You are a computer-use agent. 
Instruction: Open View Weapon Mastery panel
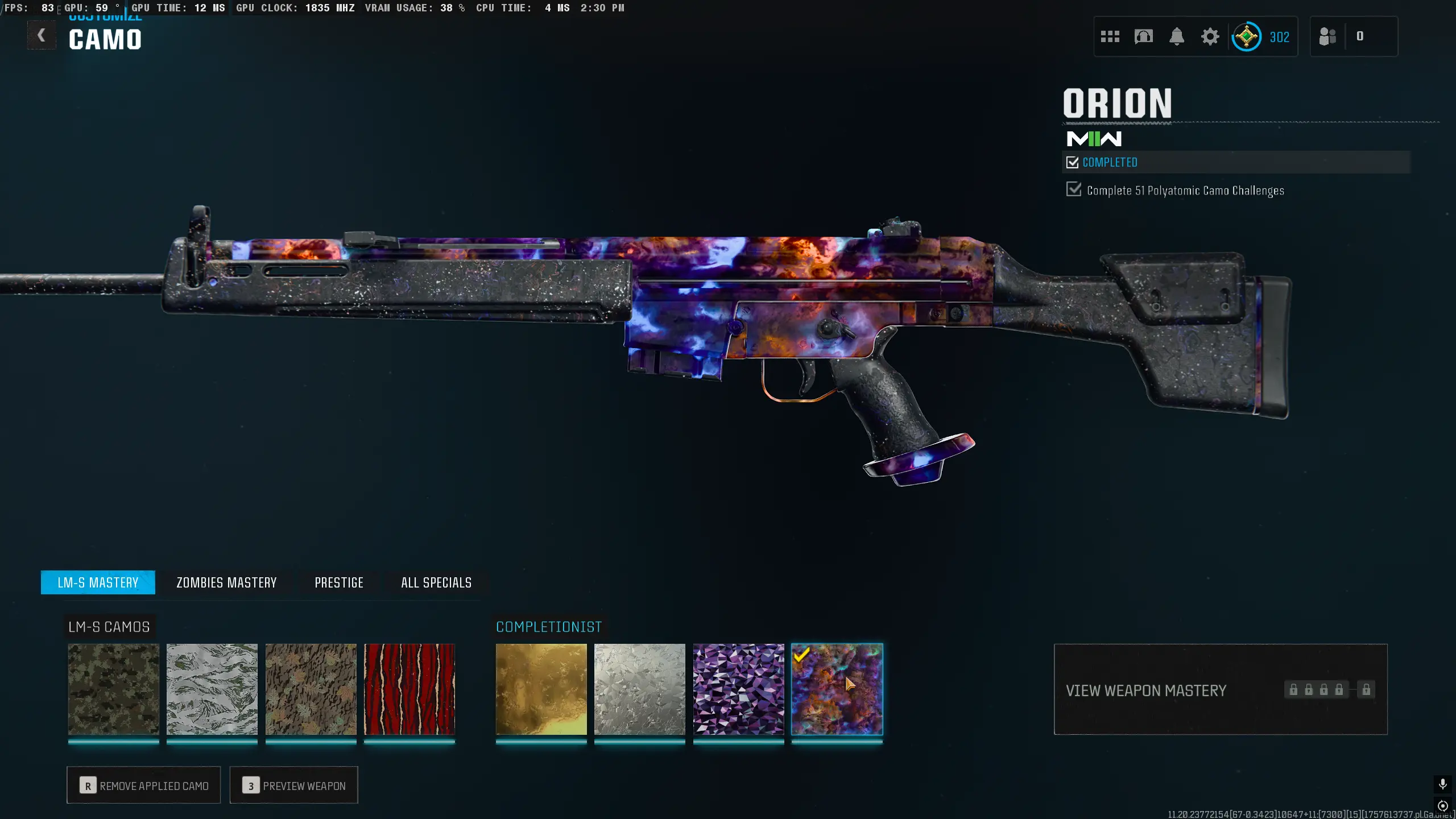(1221, 689)
